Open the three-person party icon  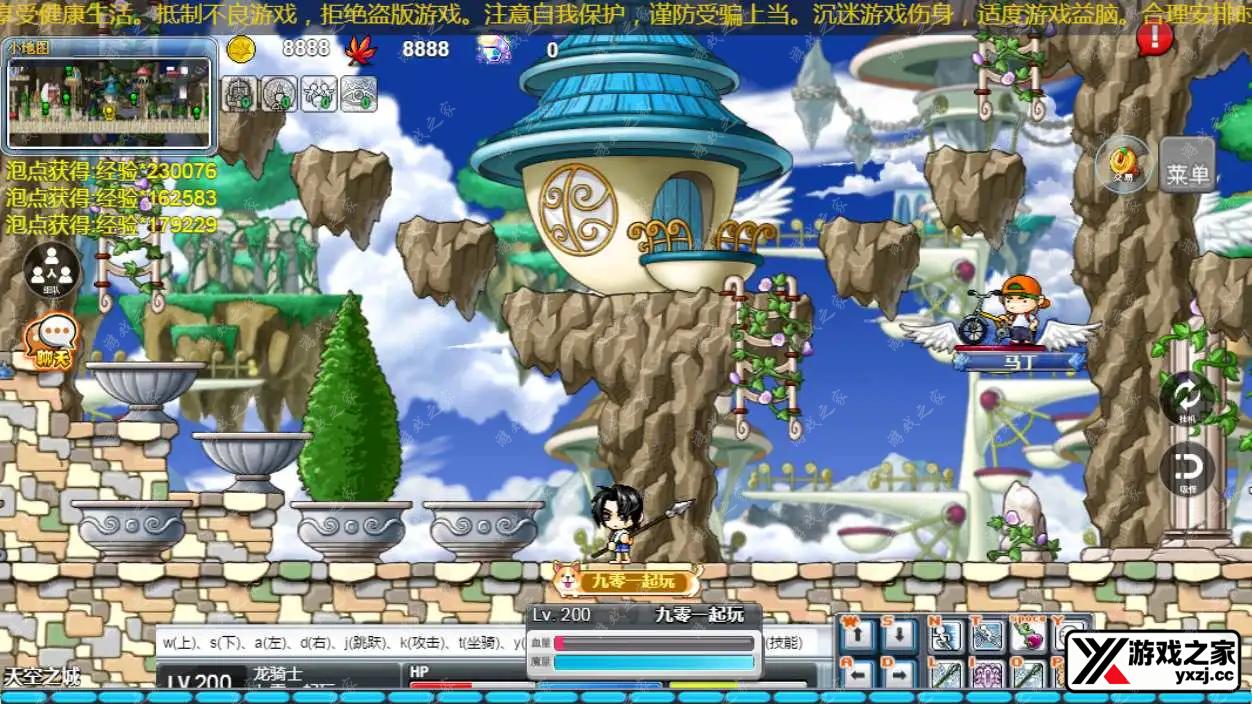51,270
